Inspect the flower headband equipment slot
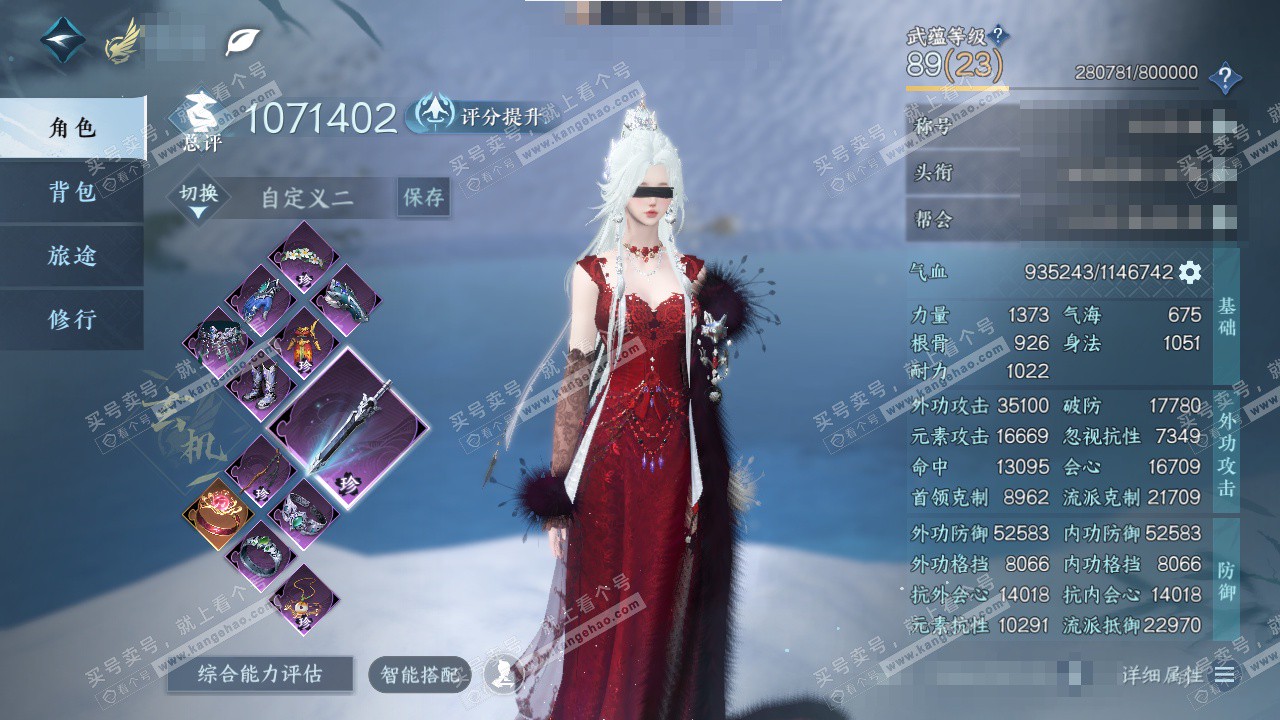Viewport: 1280px width, 720px height. pos(303,256)
